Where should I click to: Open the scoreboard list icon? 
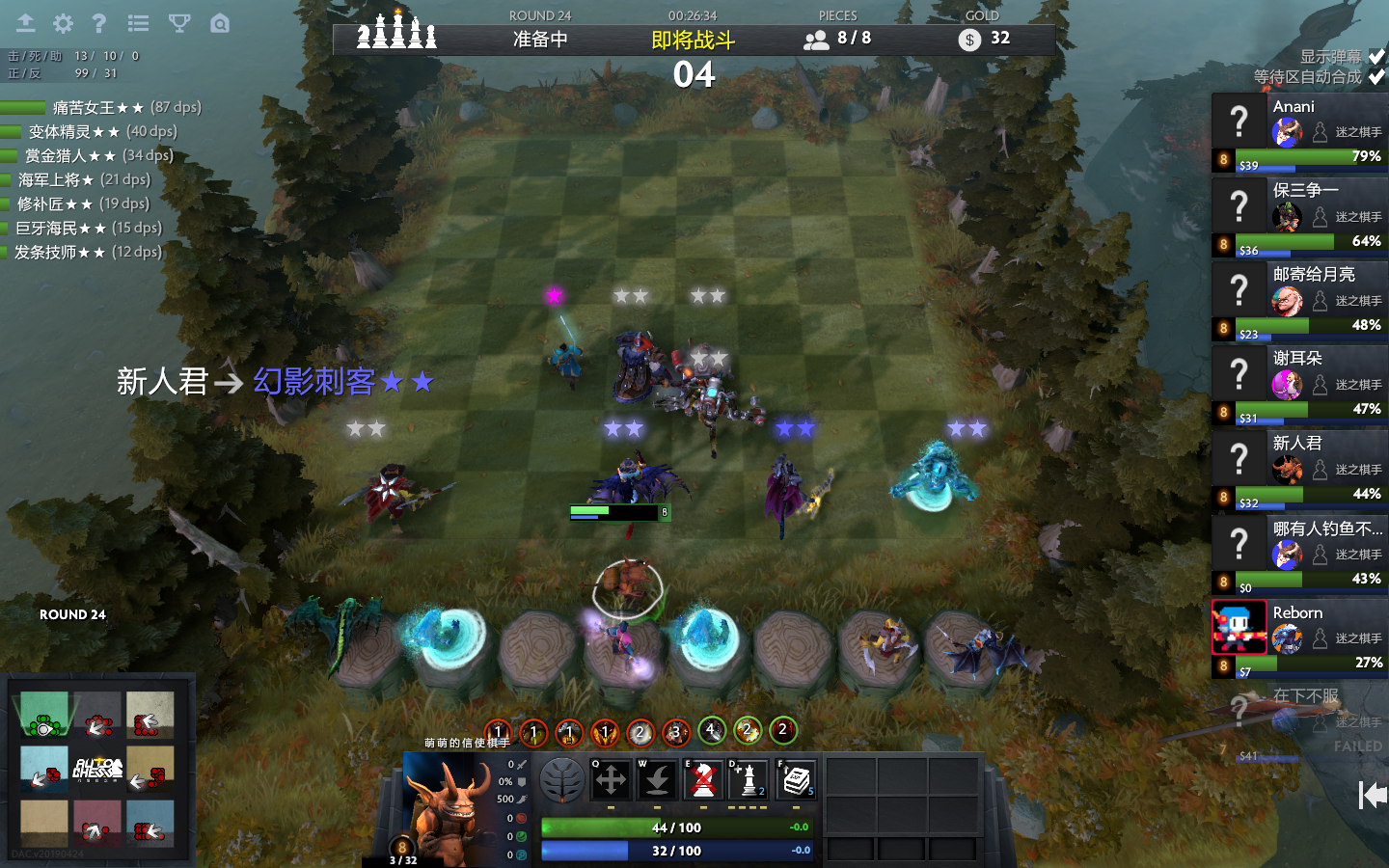pyautogui.click(x=138, y=23)
